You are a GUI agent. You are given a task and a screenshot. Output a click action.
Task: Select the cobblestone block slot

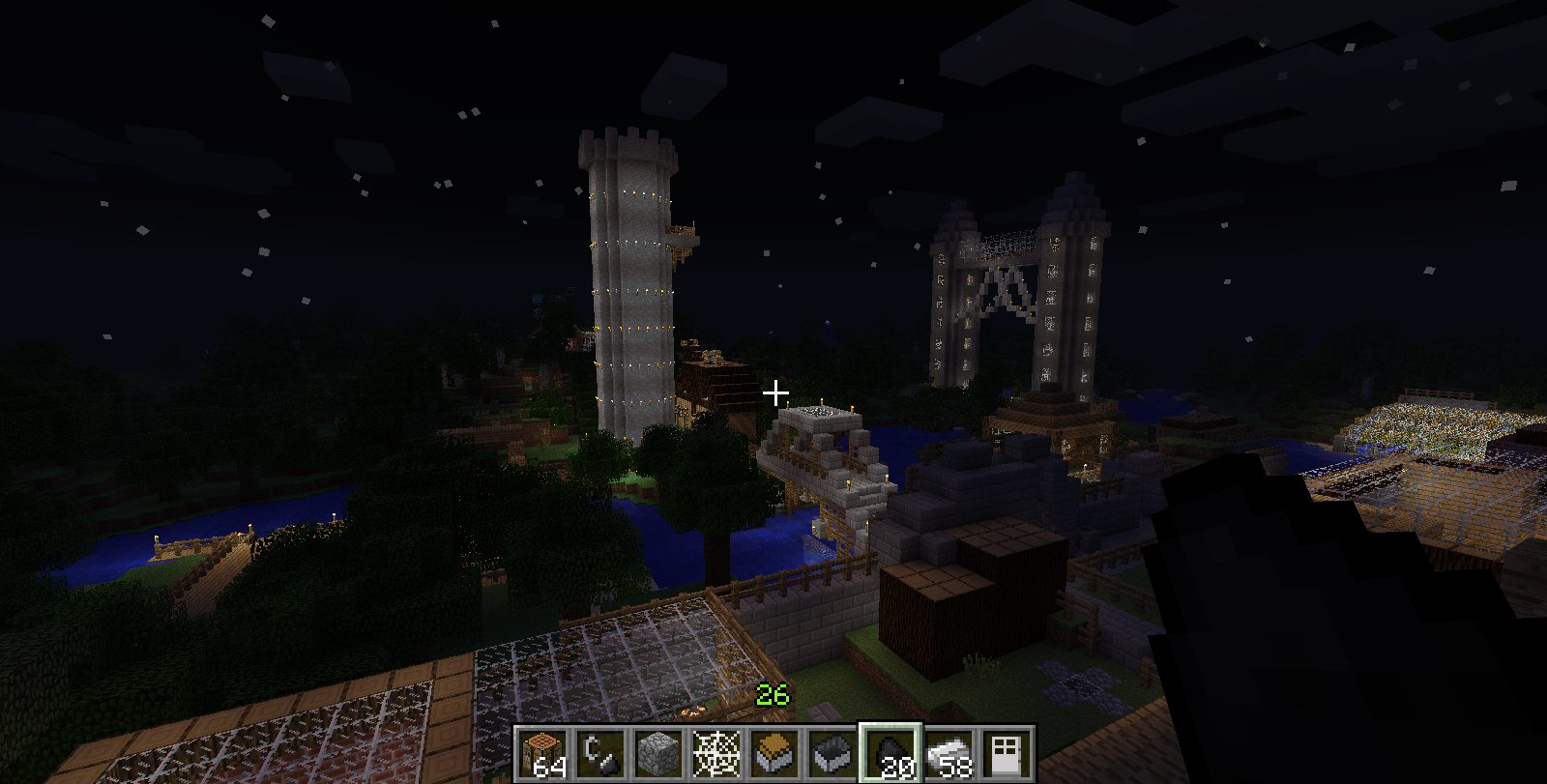(x=658, y=754)
